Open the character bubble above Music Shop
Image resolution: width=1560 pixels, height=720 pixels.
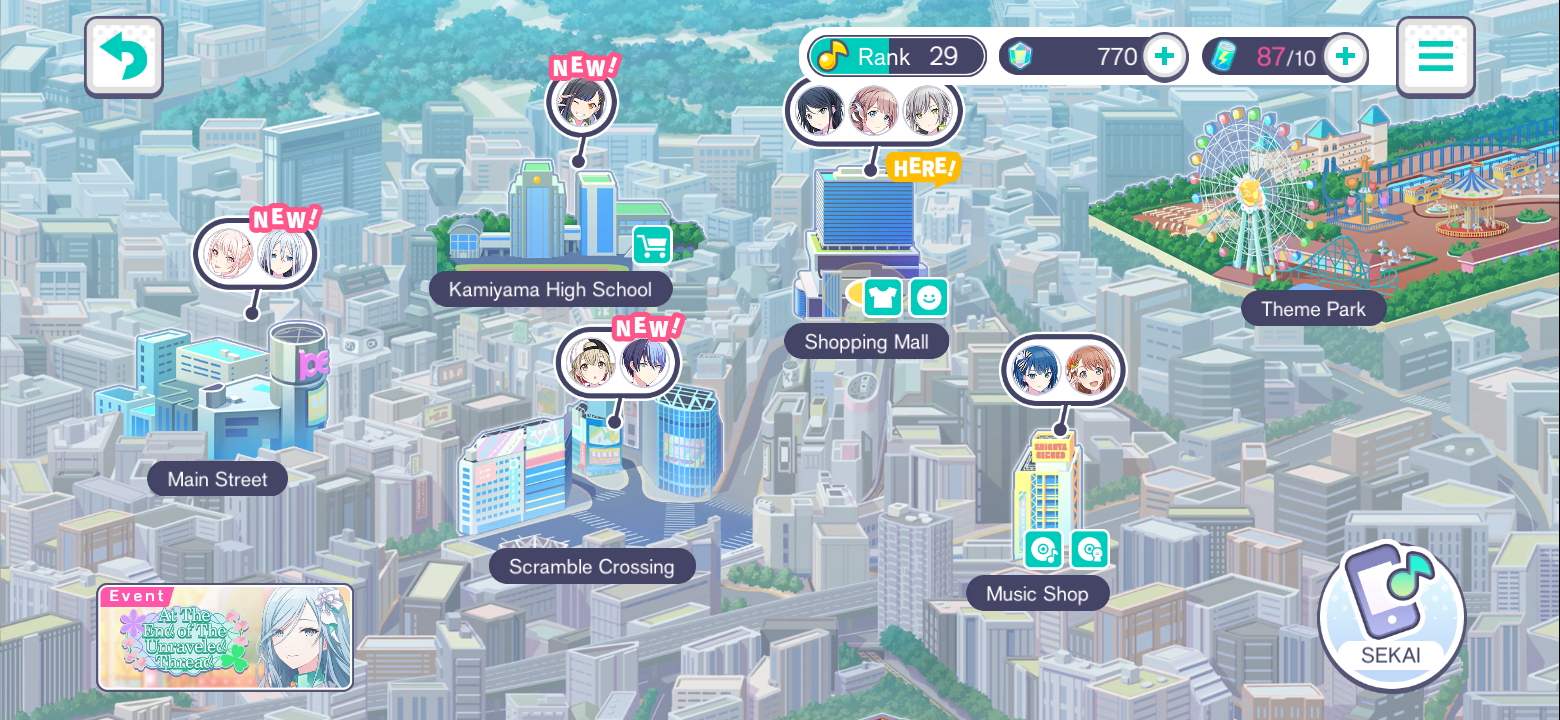tap(1062, 369)
